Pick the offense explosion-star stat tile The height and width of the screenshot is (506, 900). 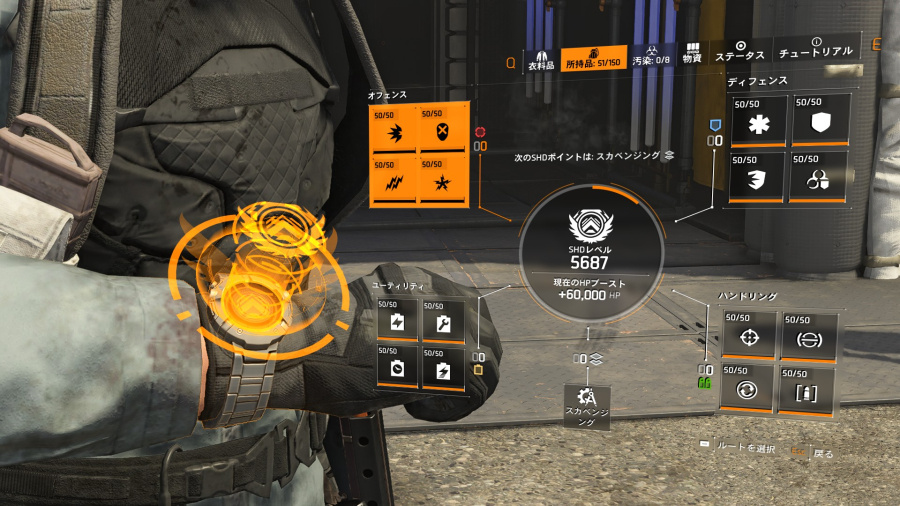click(441, 181)
